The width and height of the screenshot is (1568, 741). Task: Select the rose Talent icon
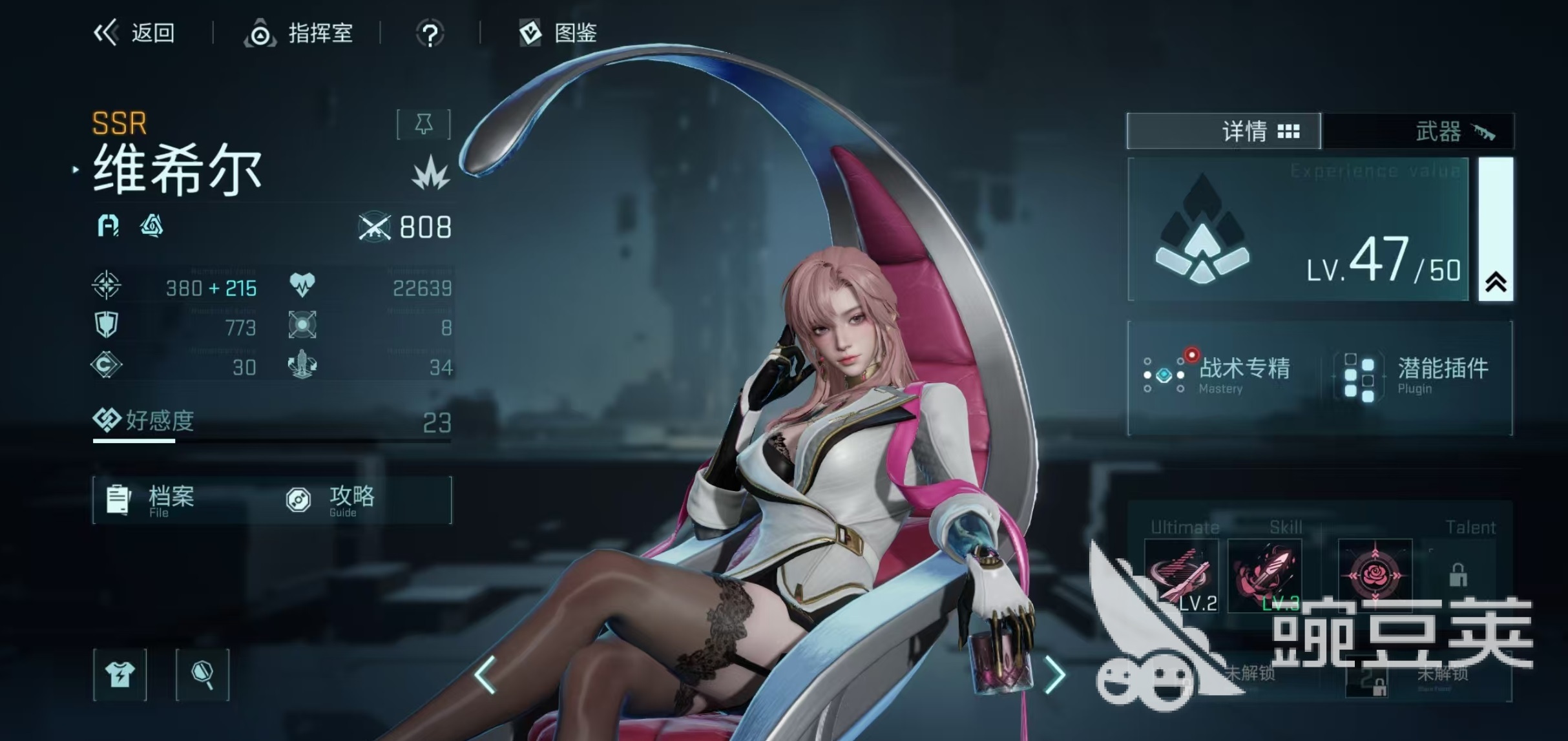1374,575
